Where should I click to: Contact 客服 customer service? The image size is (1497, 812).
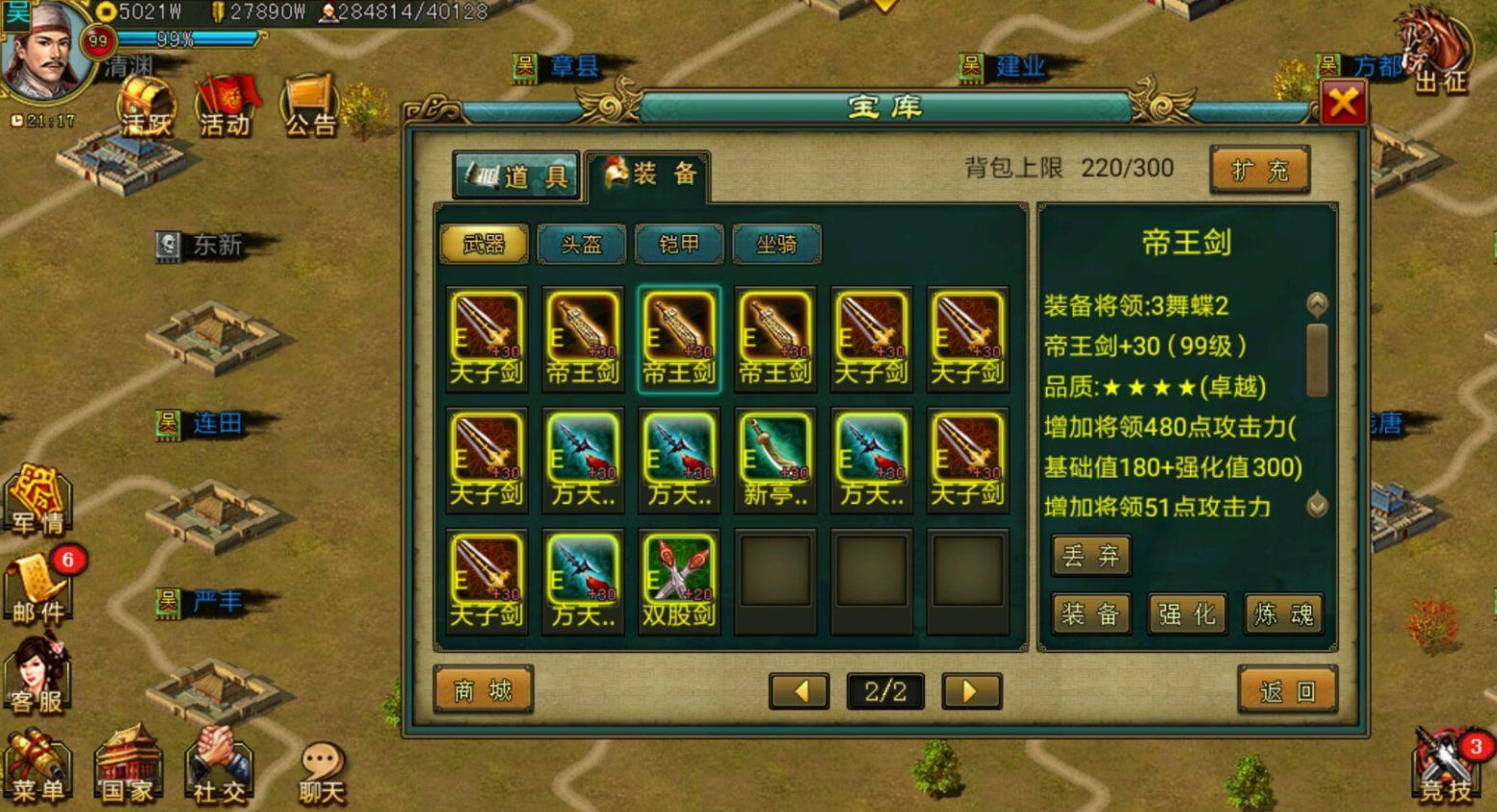[37, 674]
